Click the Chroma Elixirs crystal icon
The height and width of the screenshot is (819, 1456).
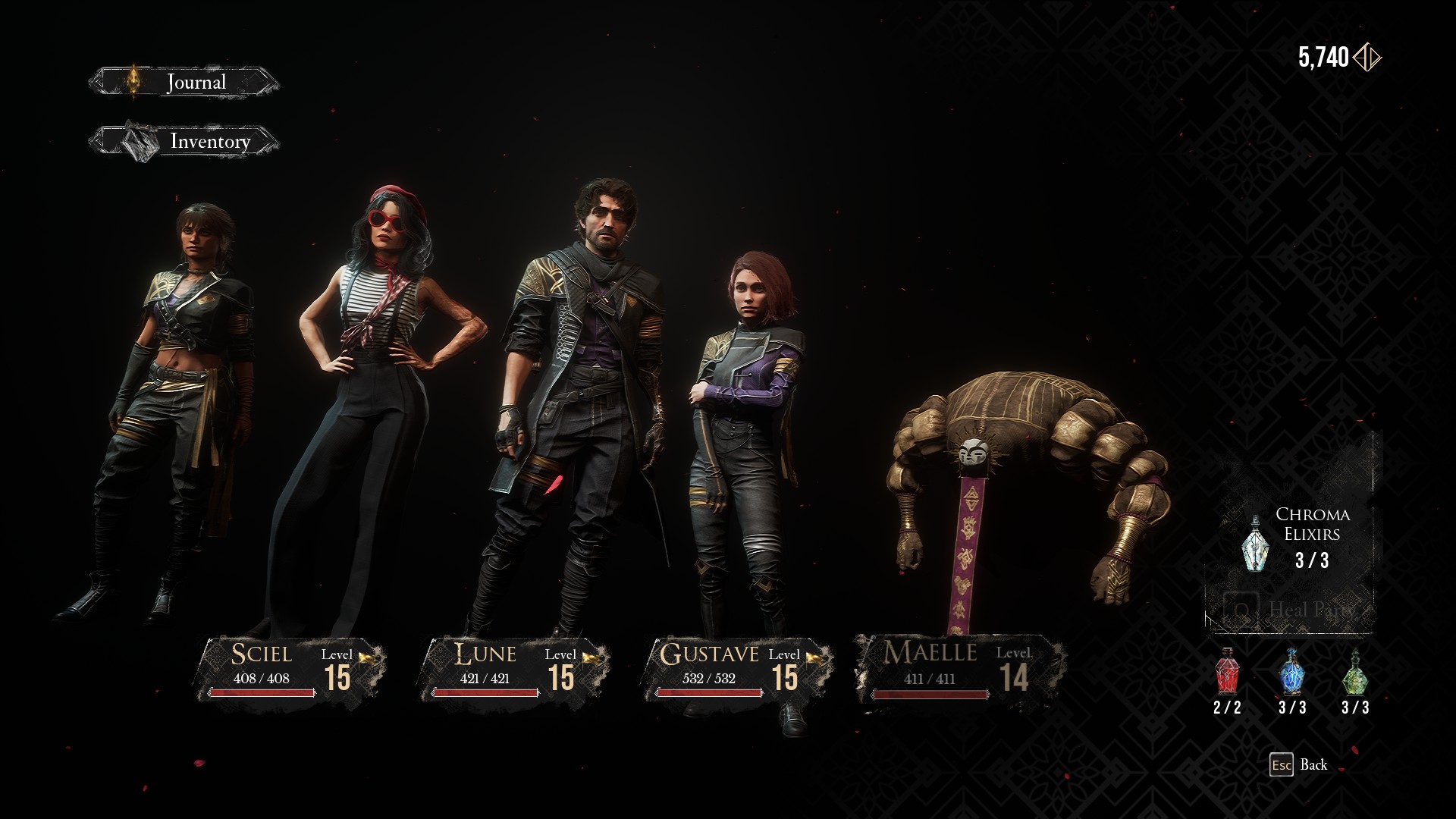[x=1254, y=544]
